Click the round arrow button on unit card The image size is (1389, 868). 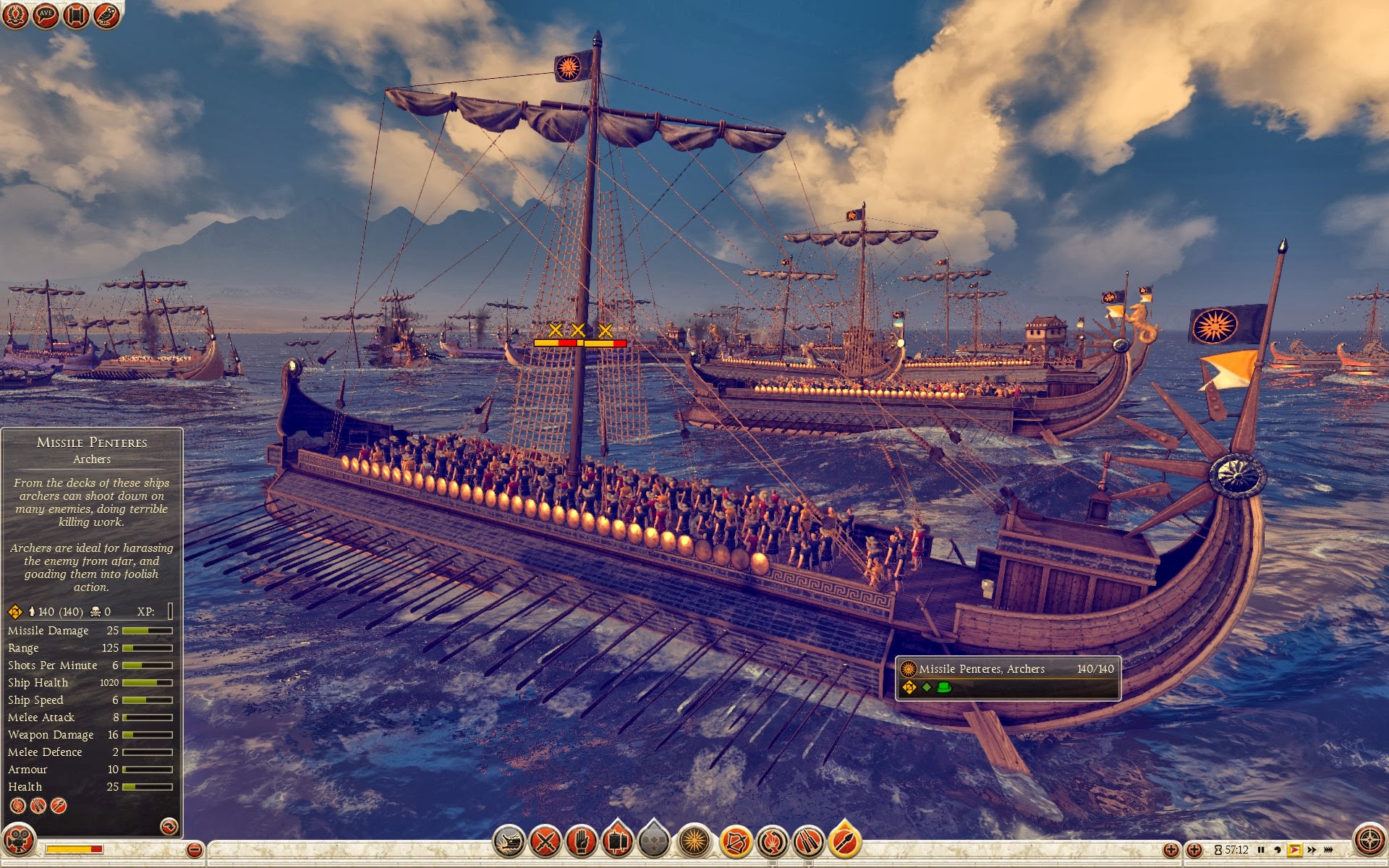click(x=169, y=826)
